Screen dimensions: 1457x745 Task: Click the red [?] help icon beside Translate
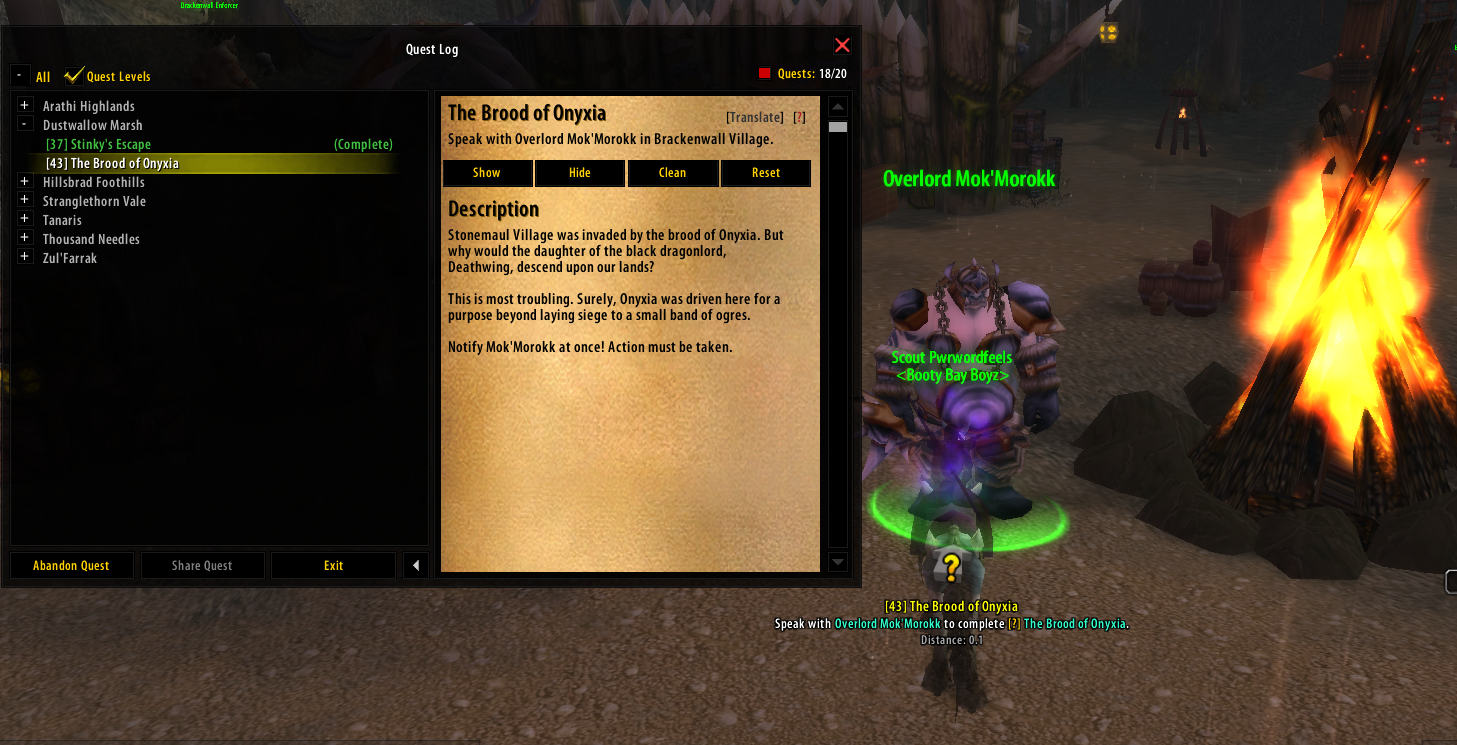click(x=798, y=117)
